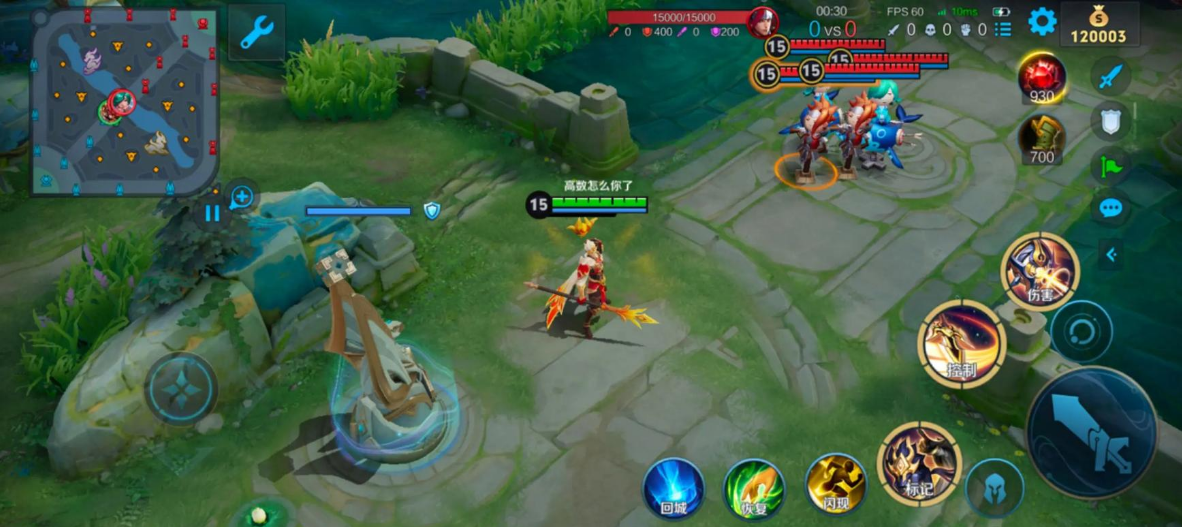This screenshot has height=527, width=1182.
Task: Open the gold shop showing 120003
Action: pos(1099,25)
